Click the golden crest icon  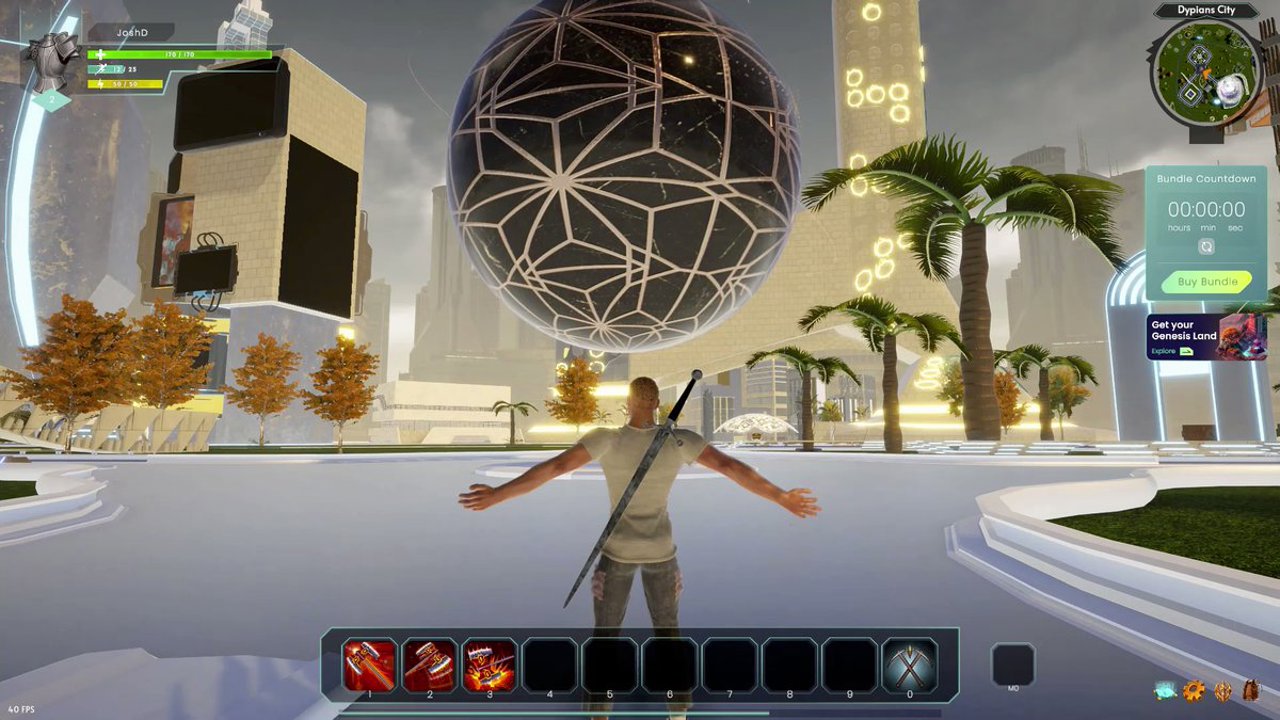1223,691
